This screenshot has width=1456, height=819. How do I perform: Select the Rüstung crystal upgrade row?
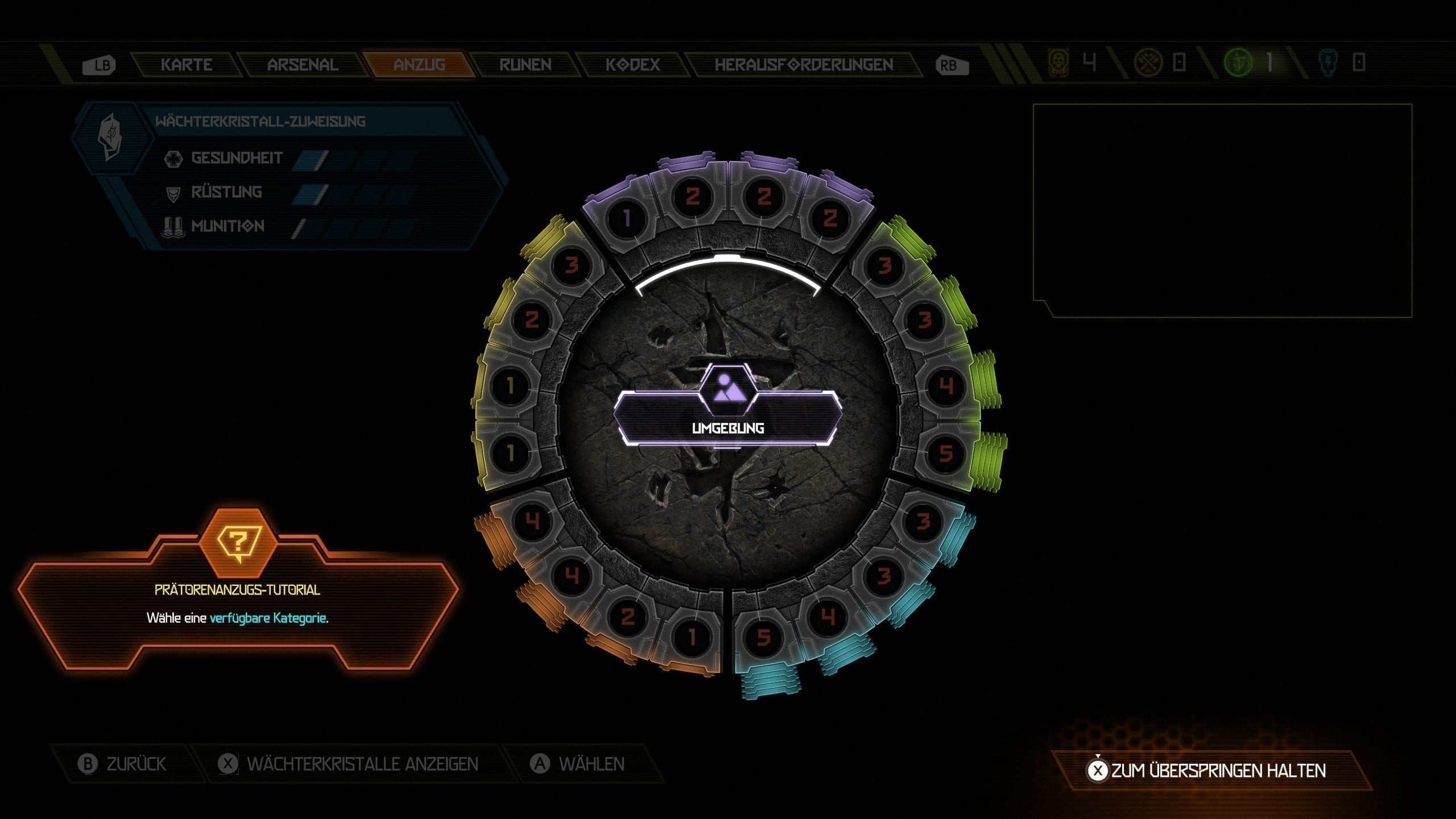point(226,192)
